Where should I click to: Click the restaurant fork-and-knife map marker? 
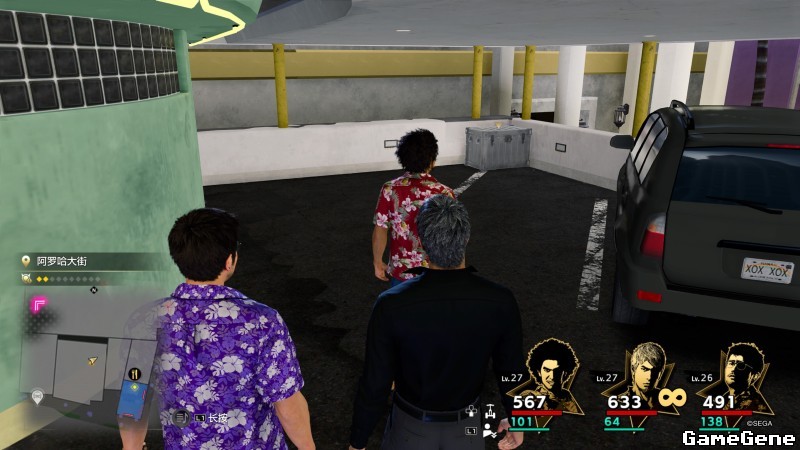[x=135, y=375]
